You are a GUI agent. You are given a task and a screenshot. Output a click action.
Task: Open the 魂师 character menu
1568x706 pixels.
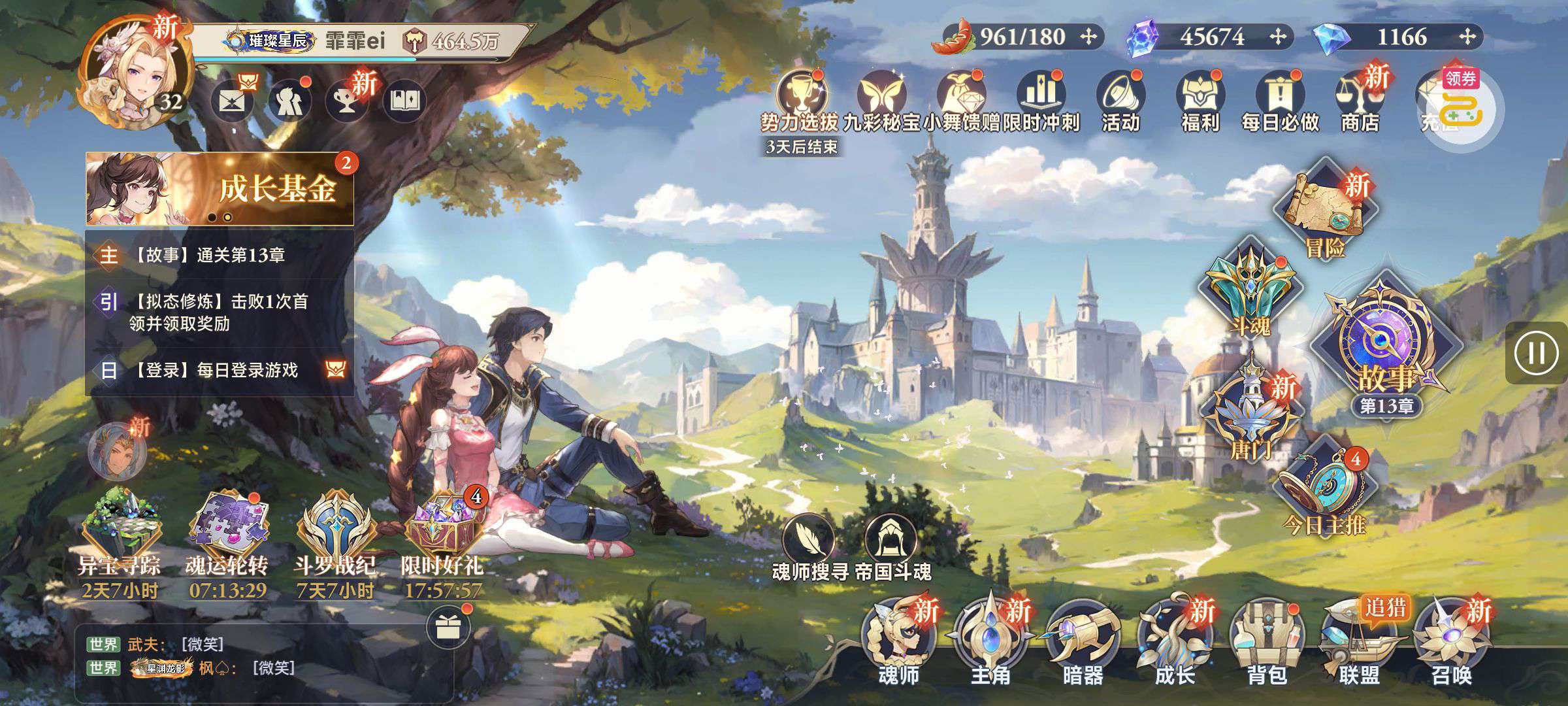898,641
